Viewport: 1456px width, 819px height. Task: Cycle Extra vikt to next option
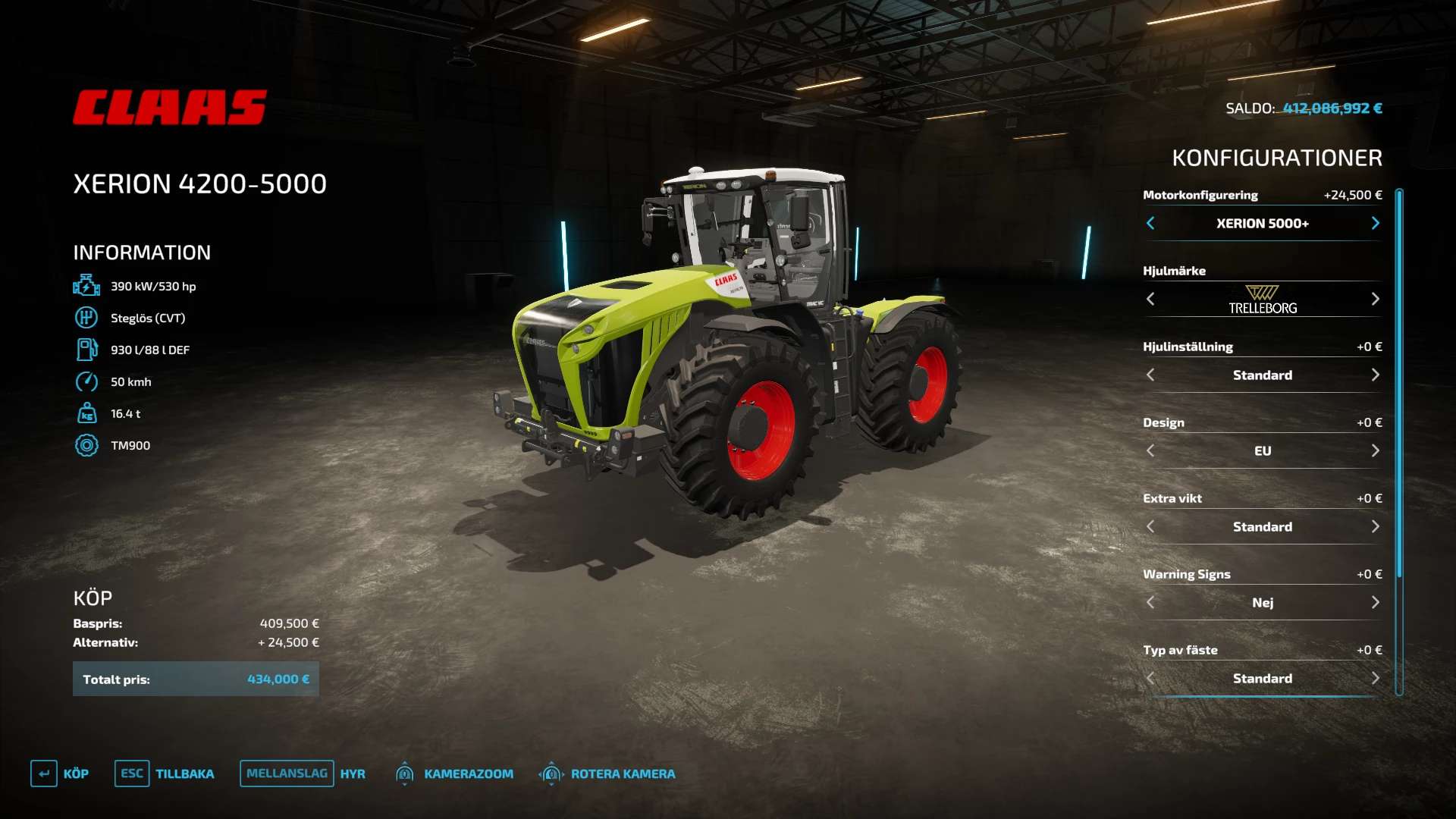pos(1375,526)
